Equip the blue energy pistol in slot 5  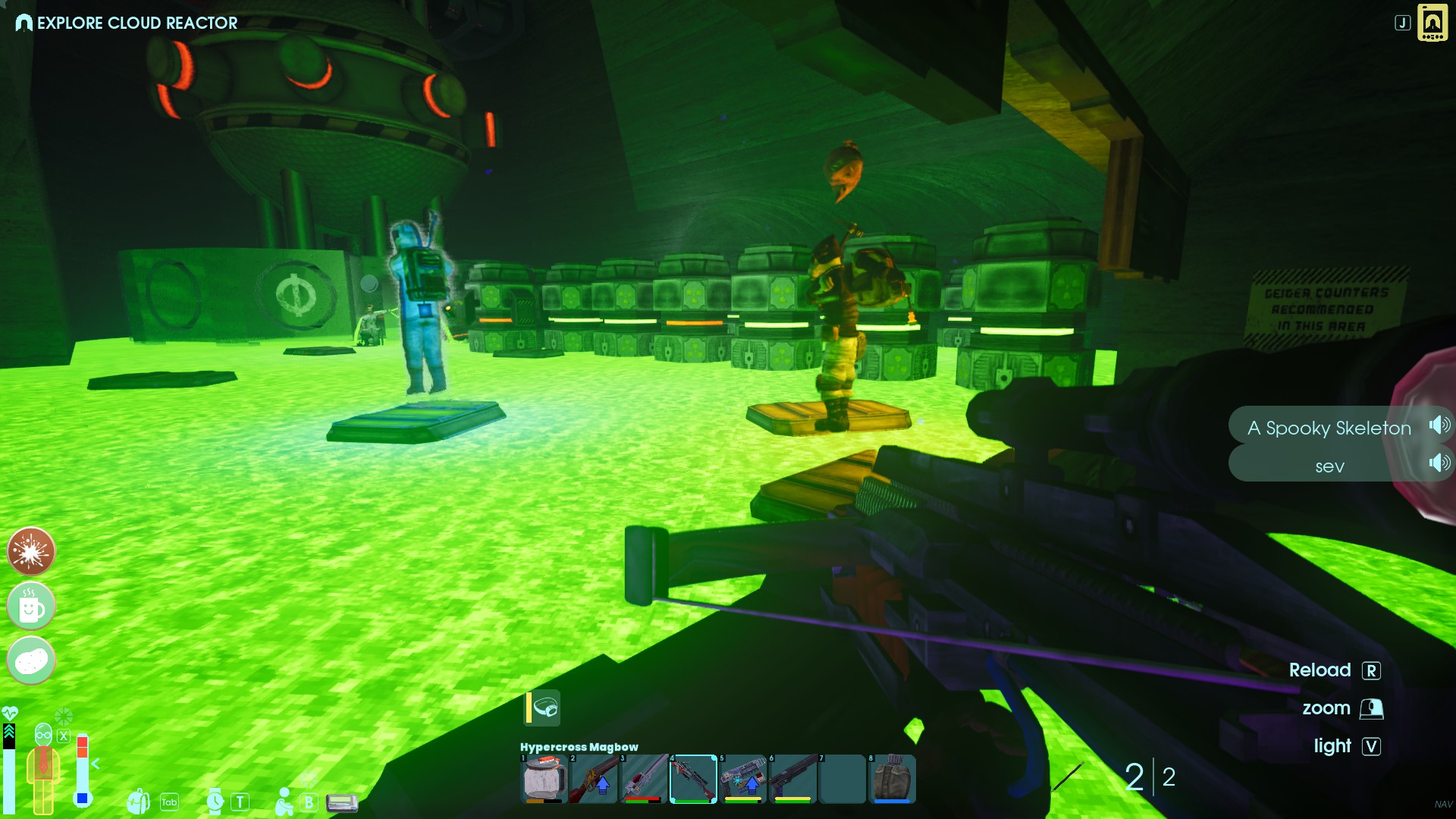click(743, 778)
